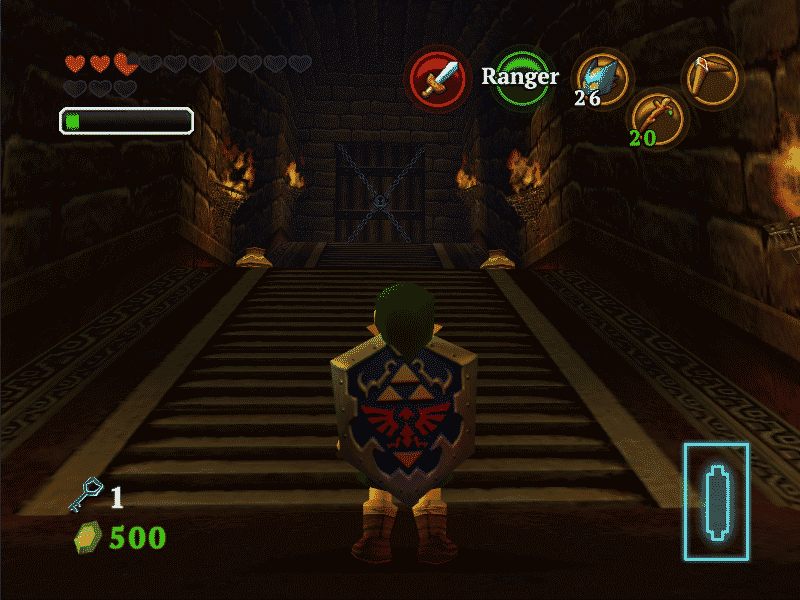The width and height of the screenshot is (800, 600).
Task: Select the sword attack icon
Action: pos(437,79)
